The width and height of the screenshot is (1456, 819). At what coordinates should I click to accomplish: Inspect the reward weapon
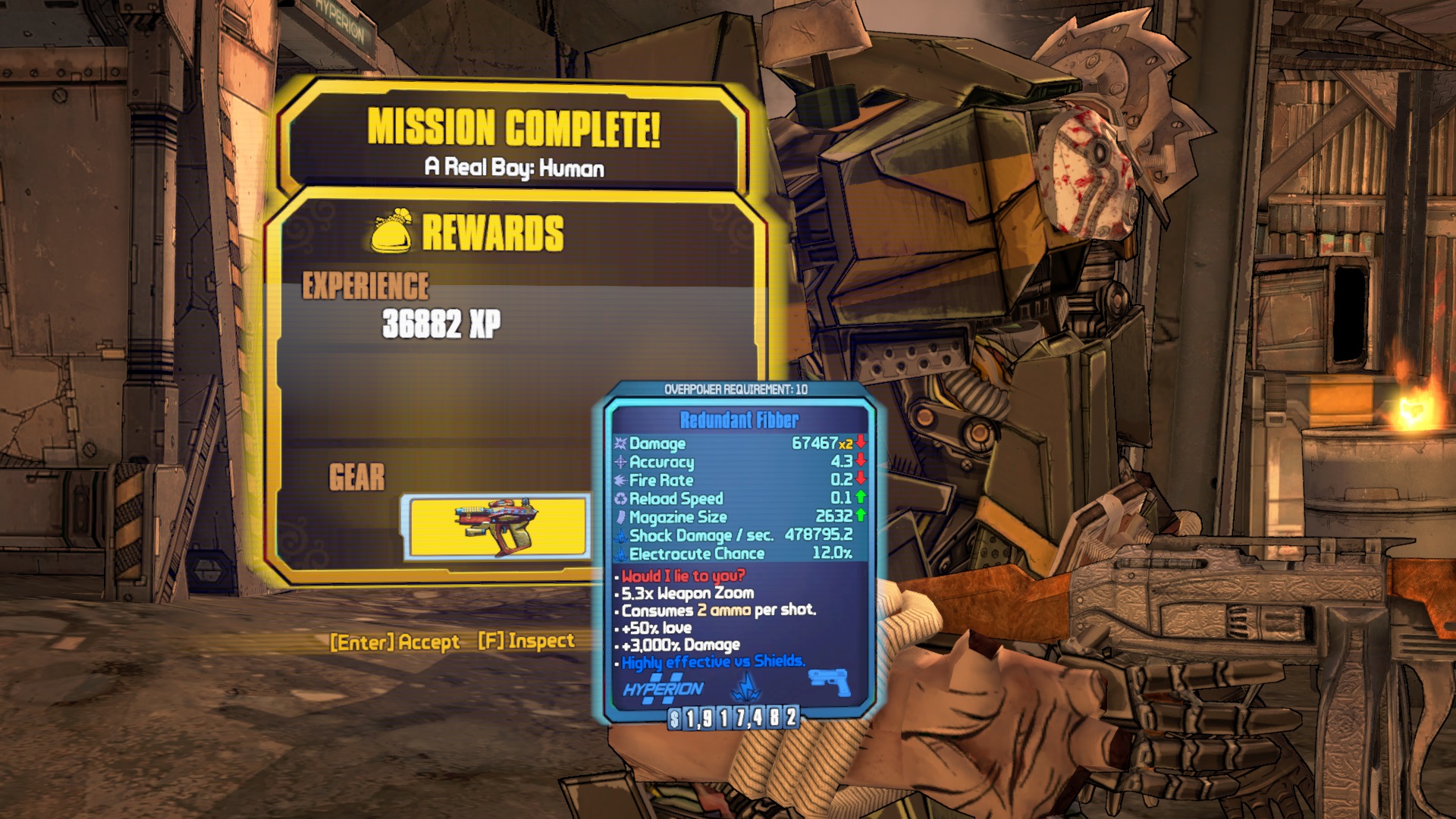point(526,641)
